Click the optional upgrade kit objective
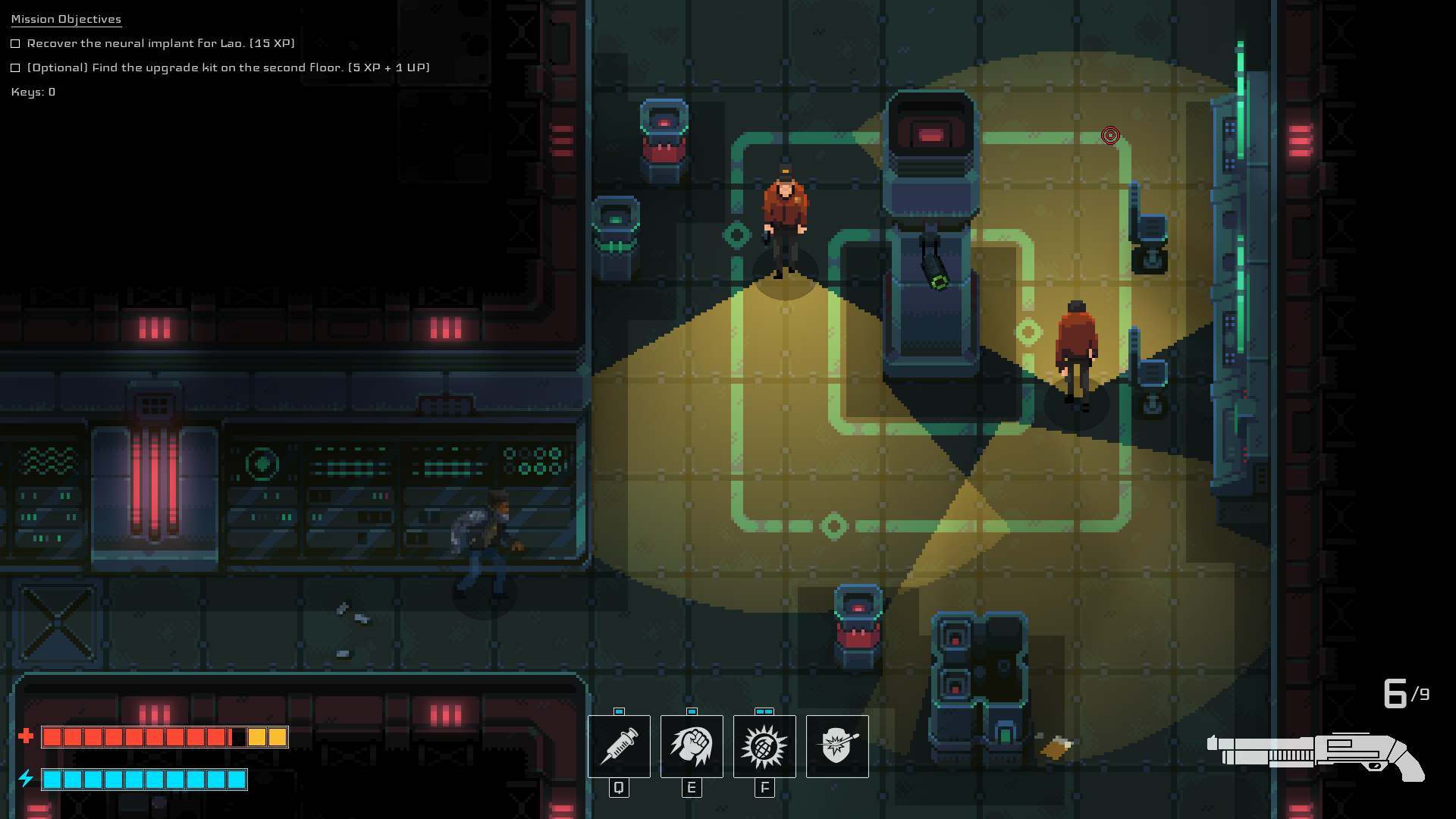This screenshot has height=819, width=1456. (228, 67)
